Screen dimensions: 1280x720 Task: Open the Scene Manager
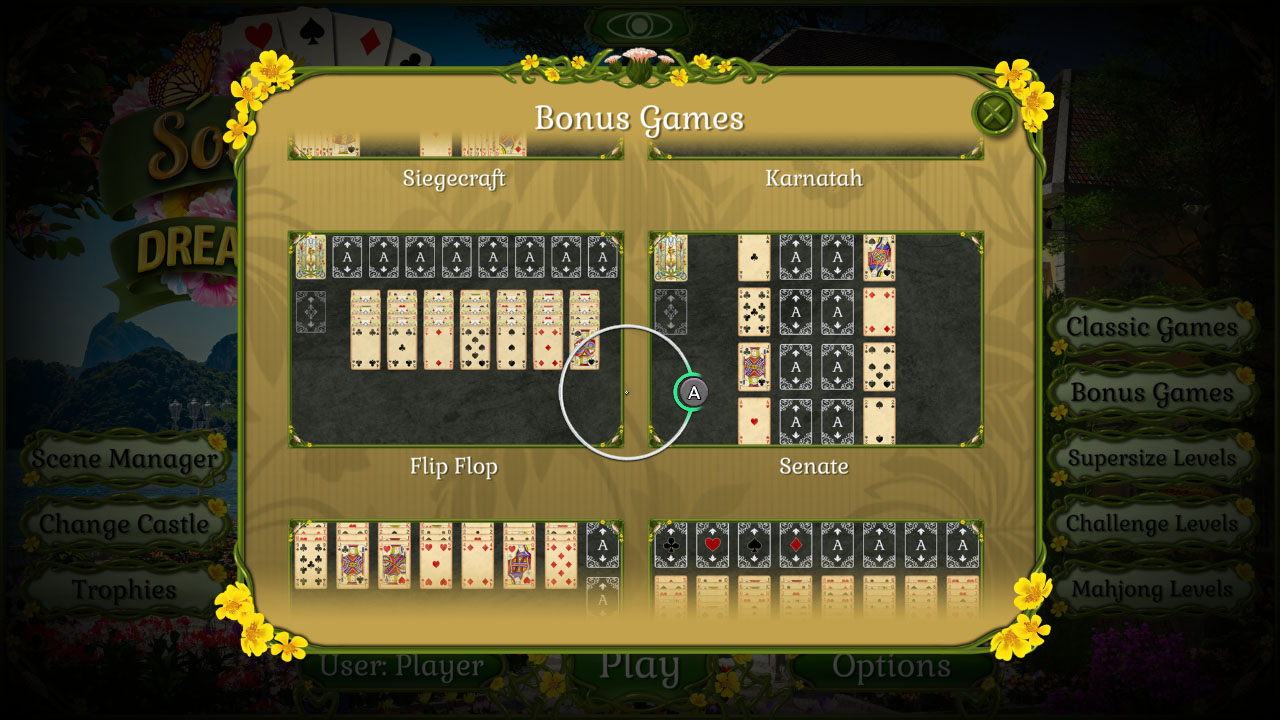(x=124, y=459)
